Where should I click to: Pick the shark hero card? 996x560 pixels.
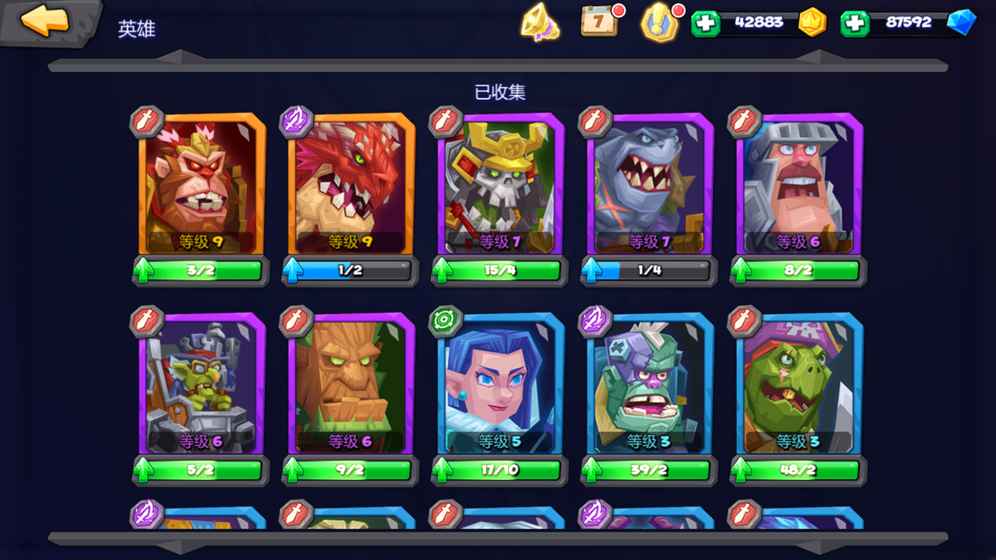click(650, 186)
